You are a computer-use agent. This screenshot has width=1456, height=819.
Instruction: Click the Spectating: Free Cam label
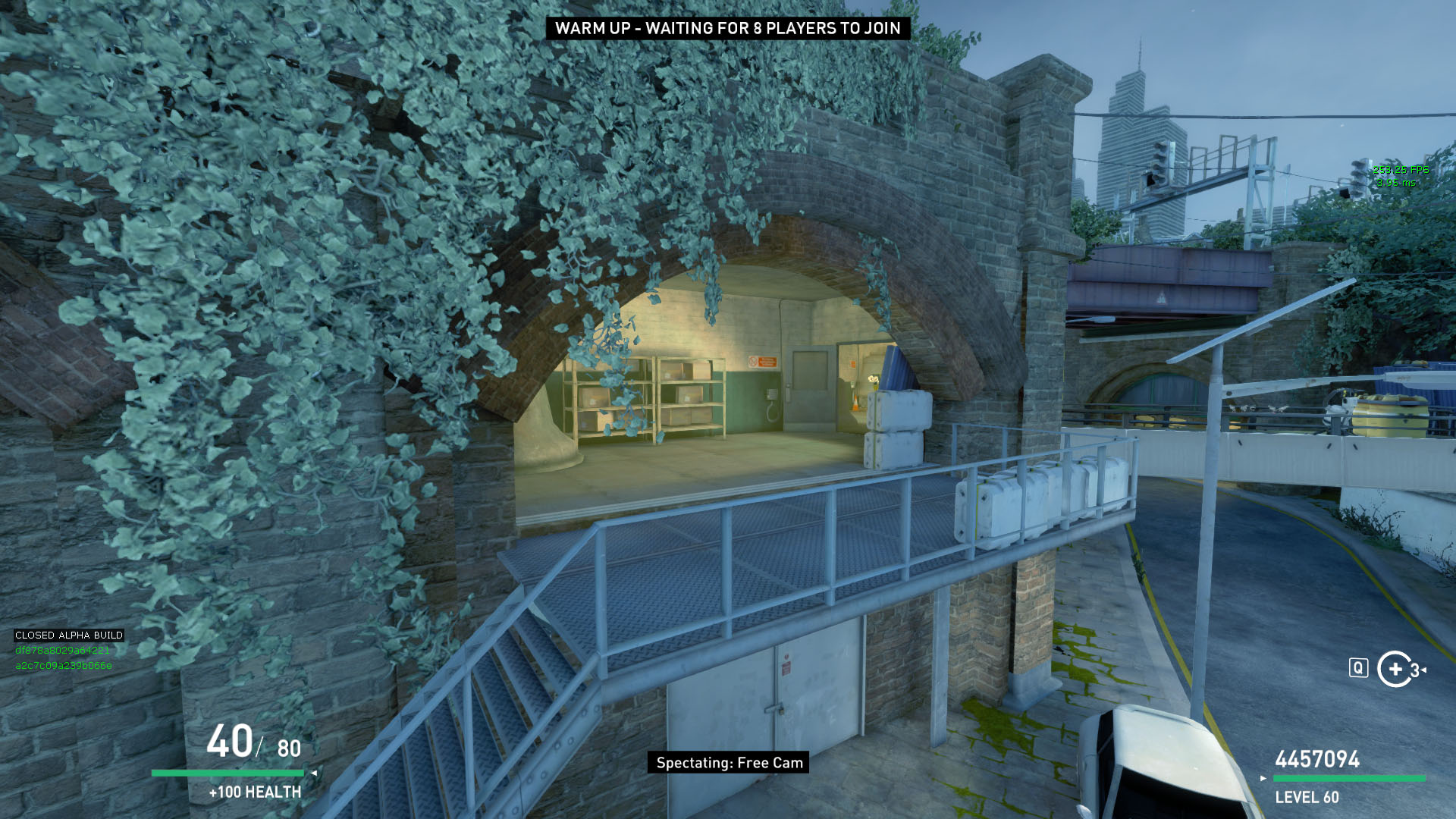(x=728, y=763)
